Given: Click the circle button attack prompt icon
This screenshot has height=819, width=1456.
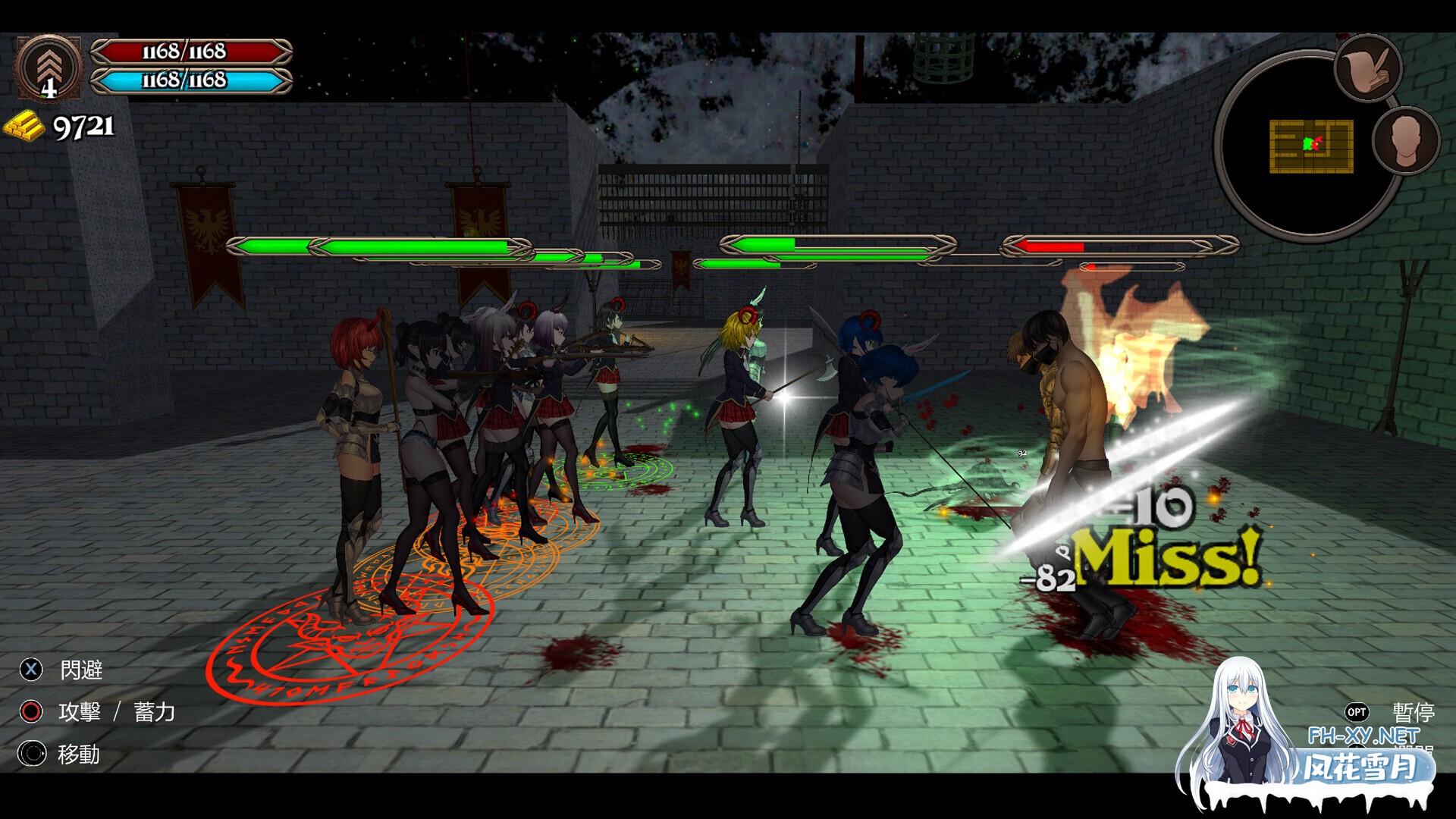Looking at the screenshot, I should (30, 713).
